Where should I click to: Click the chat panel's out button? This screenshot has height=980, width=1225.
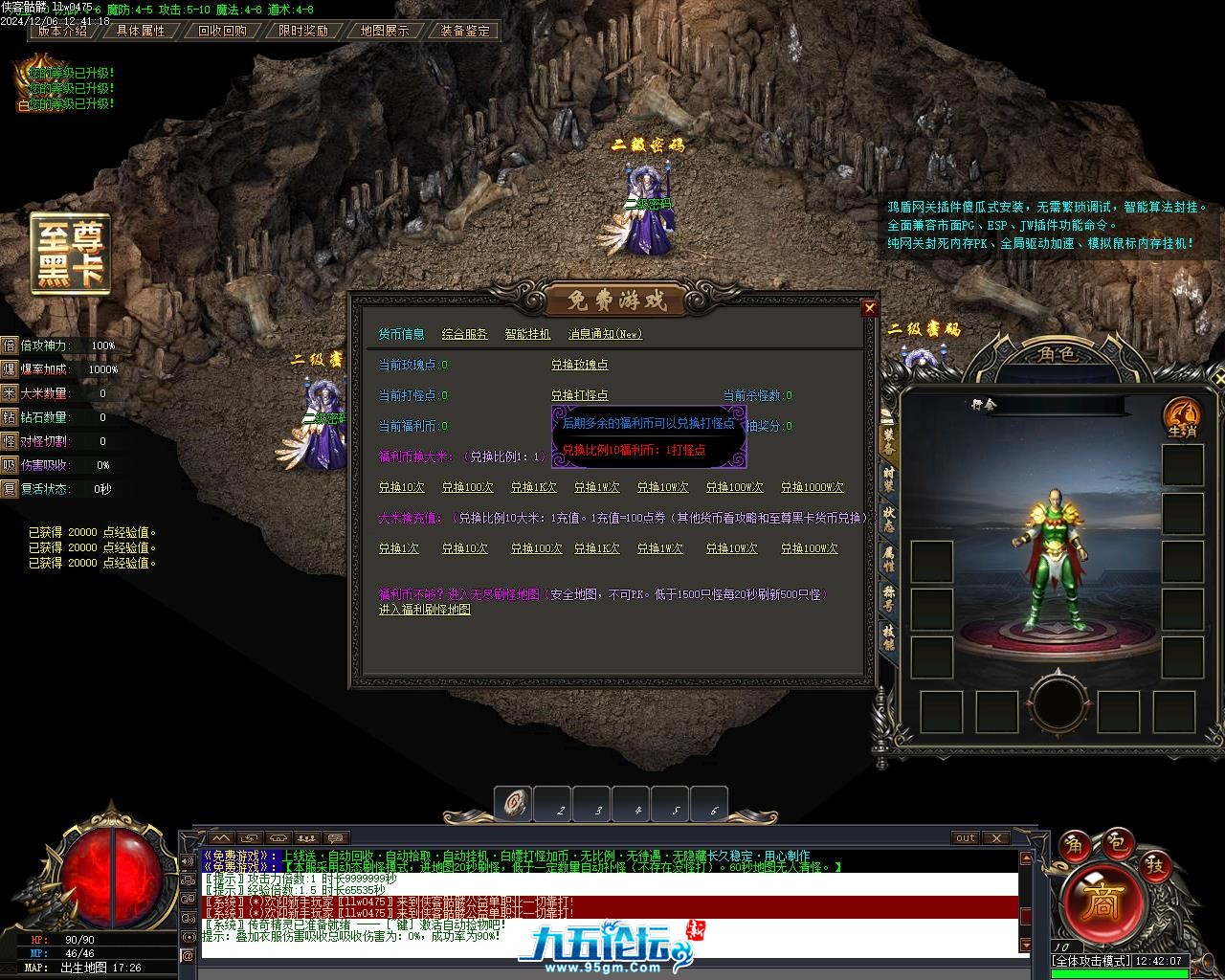pos(966,837)
